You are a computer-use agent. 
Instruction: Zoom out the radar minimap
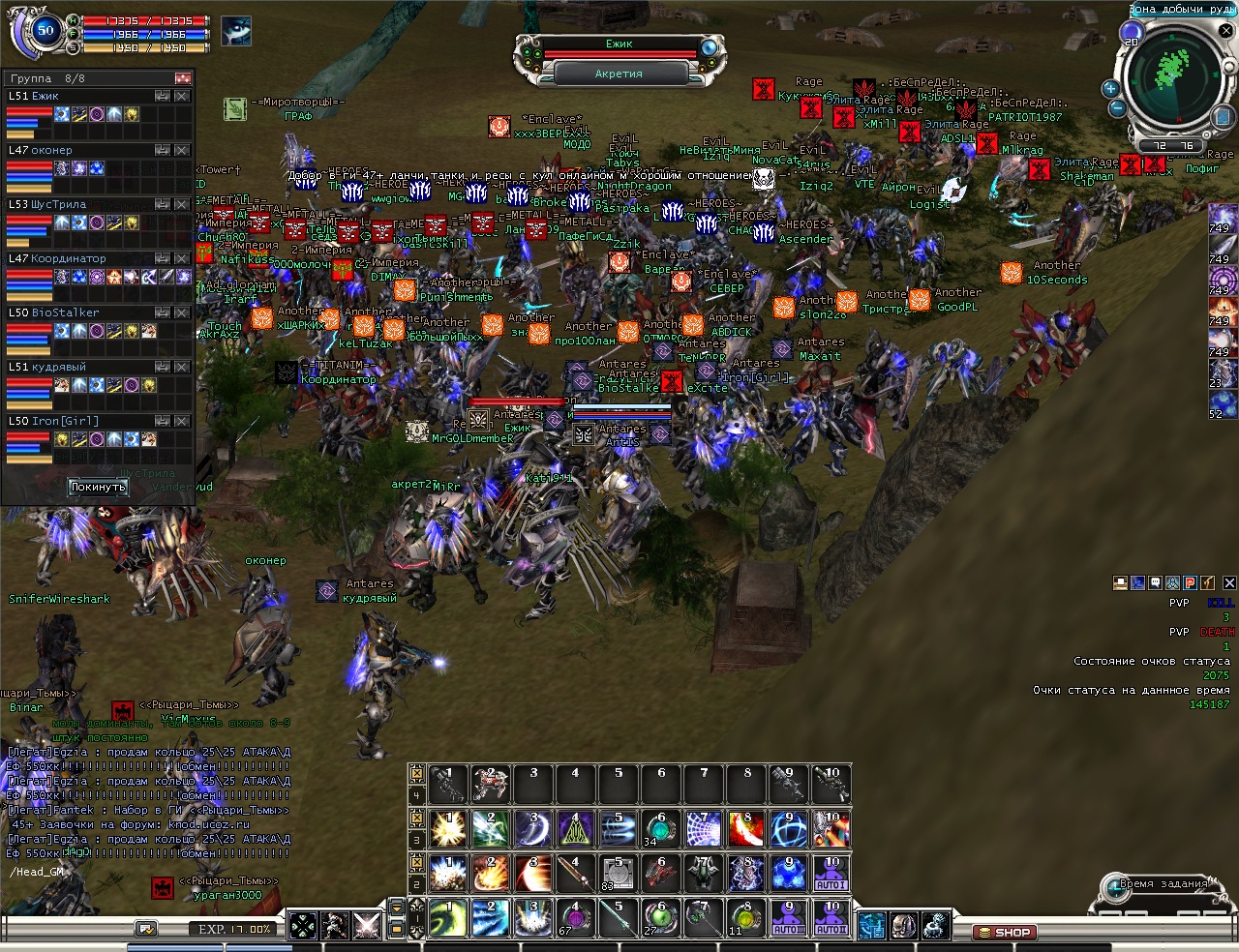click(x=1117, y=107)
